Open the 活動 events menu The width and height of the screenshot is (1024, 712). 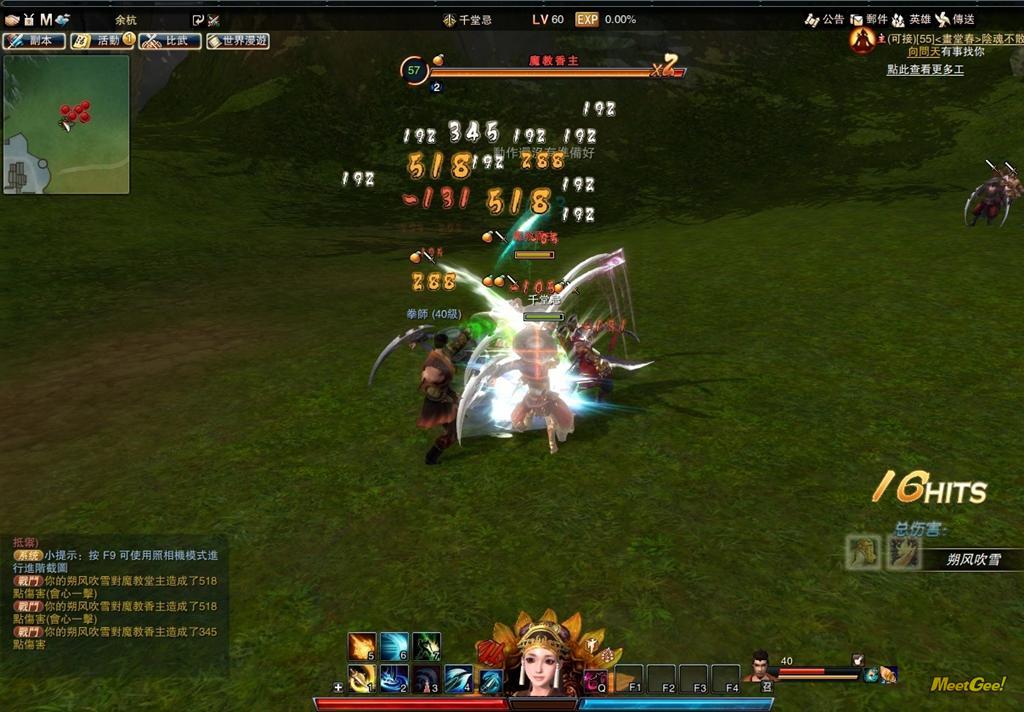[x=102, y=41]
